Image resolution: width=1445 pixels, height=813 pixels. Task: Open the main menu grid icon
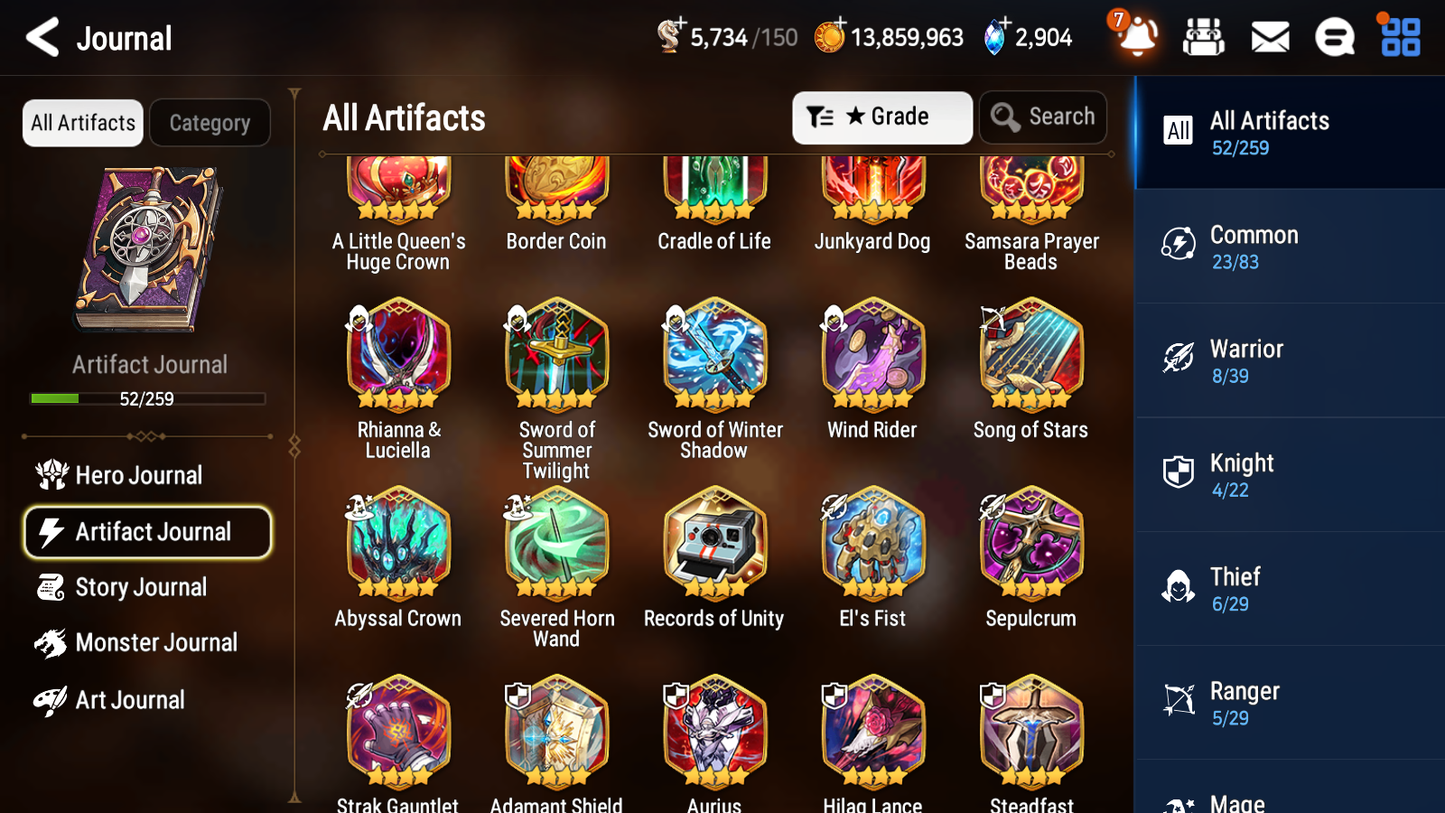pos(1399,37)
